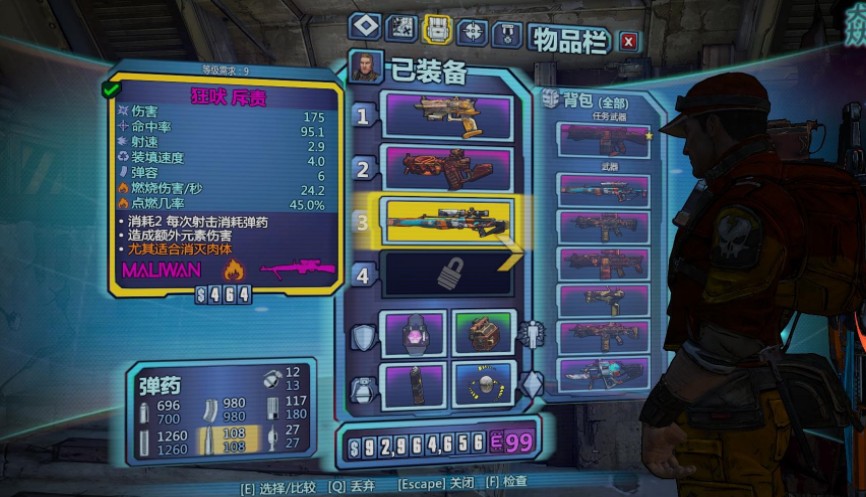Click the locked weapon slot 4
866x497 pixels.
click(x=447, y=273)
